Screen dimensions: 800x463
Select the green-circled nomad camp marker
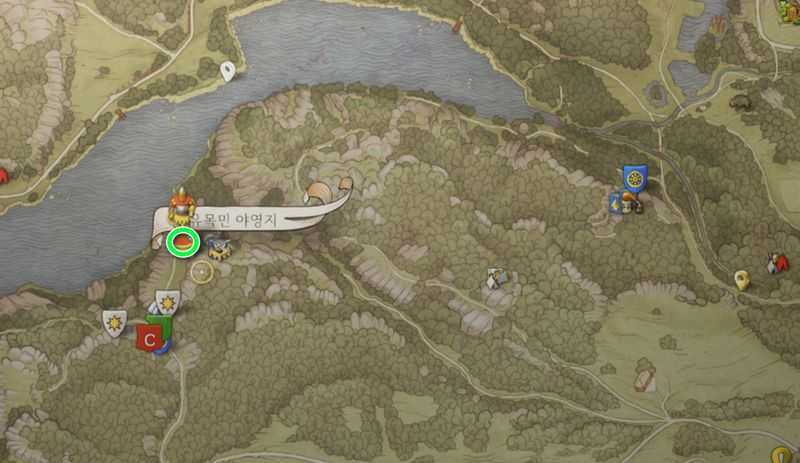(183, 242)
